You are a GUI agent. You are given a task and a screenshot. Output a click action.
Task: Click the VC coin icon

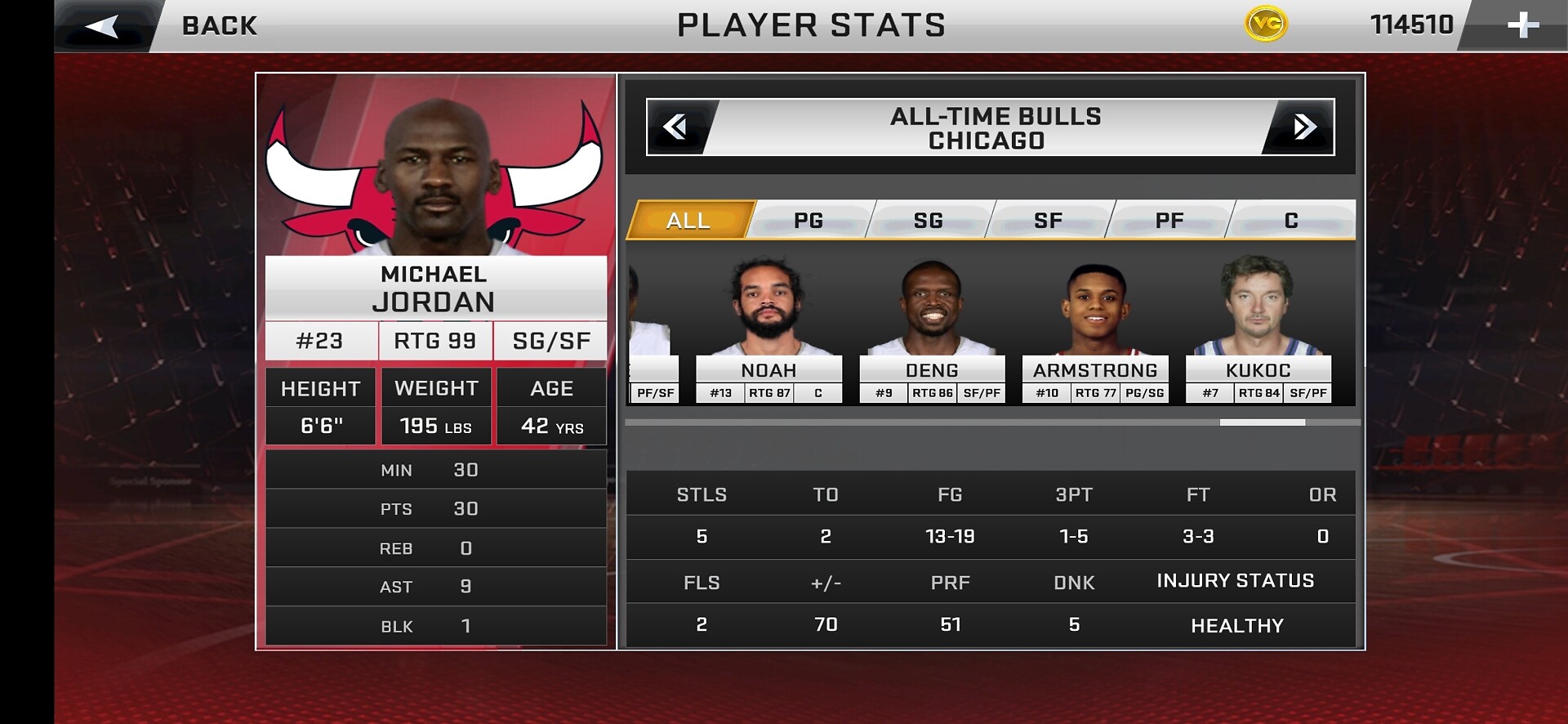coord(1266,25)
